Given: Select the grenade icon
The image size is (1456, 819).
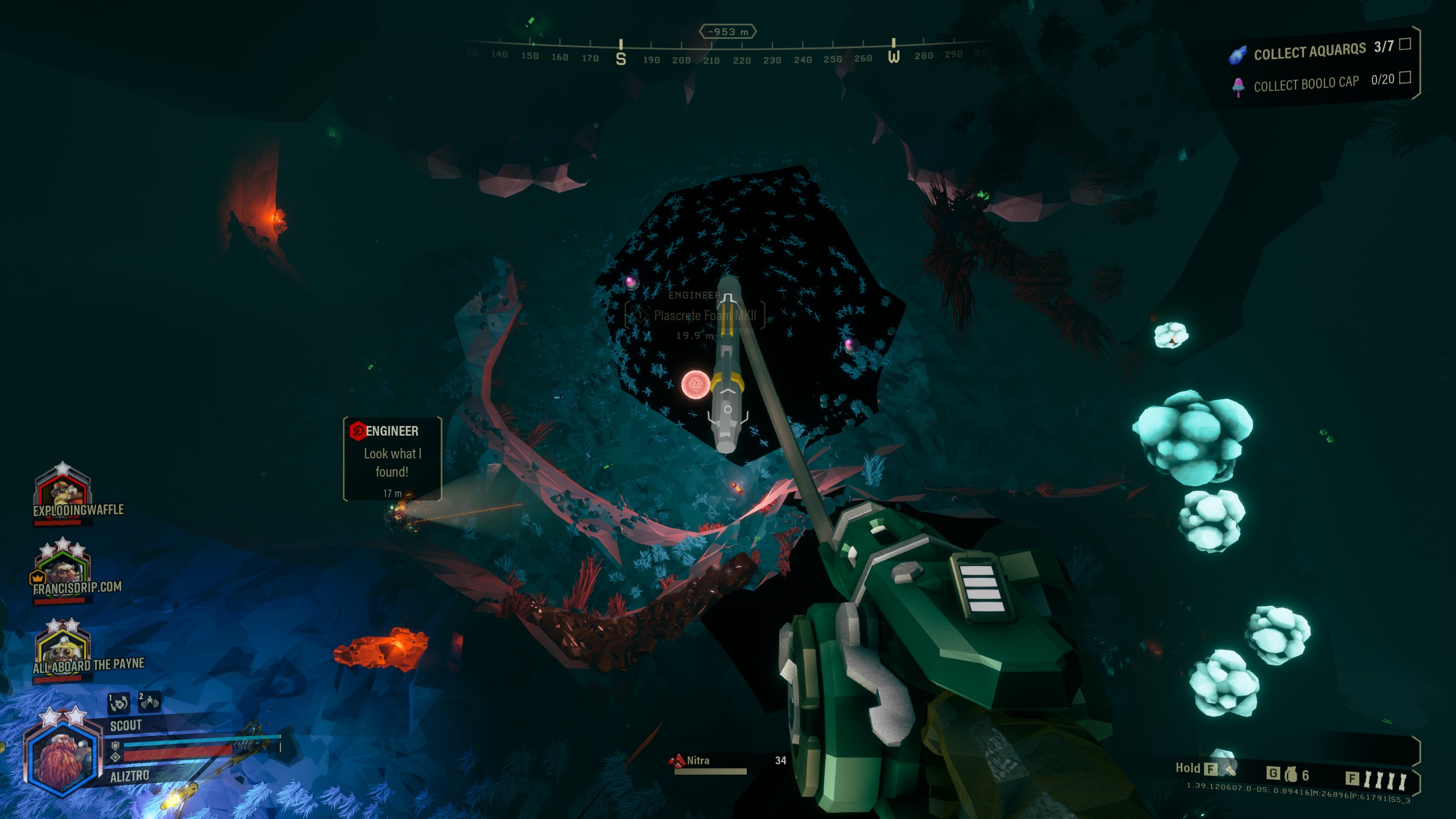Looking at the screenshot, I should 1291,774.
